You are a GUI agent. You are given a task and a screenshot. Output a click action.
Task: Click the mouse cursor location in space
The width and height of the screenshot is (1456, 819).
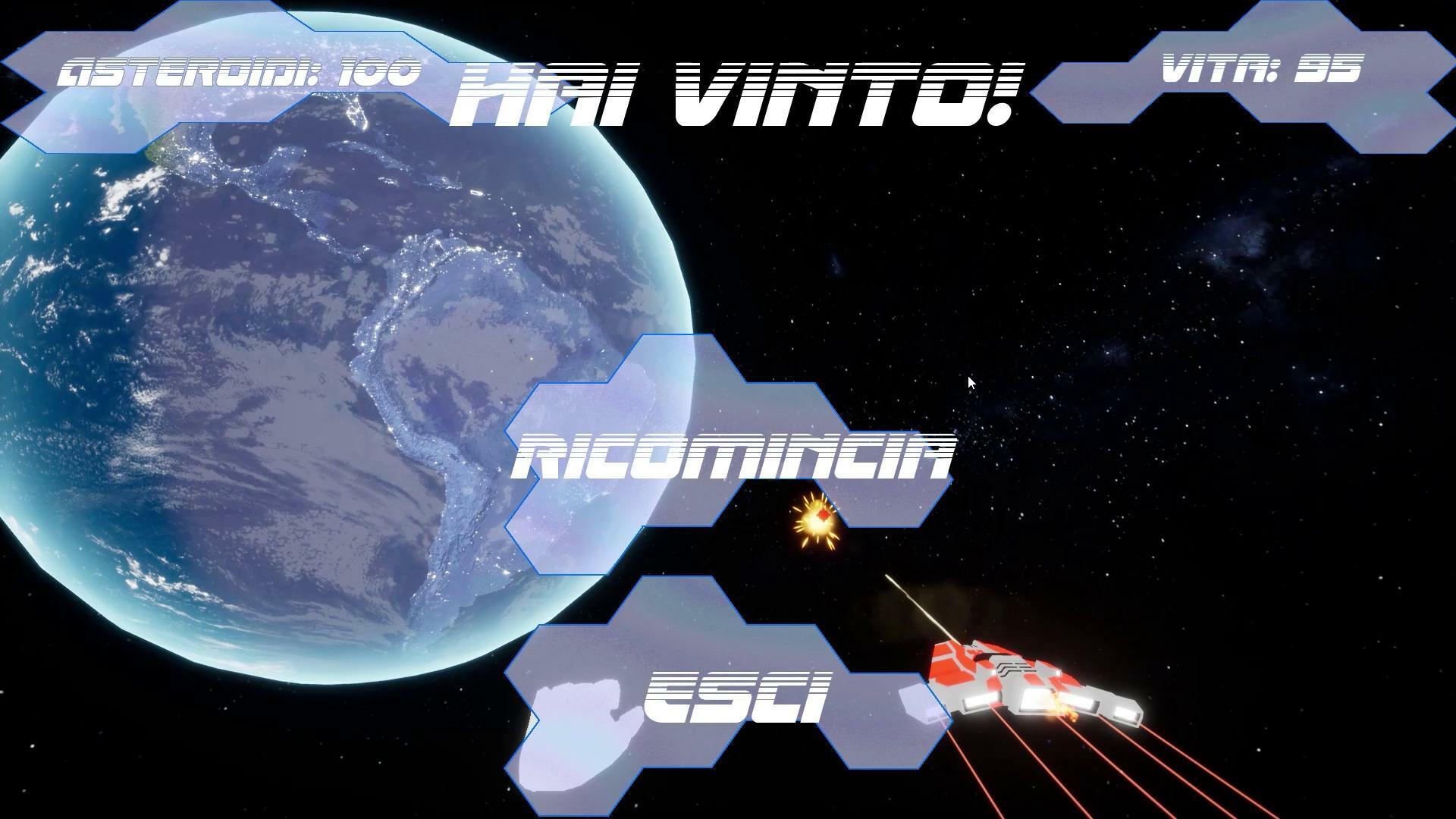[971, 382]
